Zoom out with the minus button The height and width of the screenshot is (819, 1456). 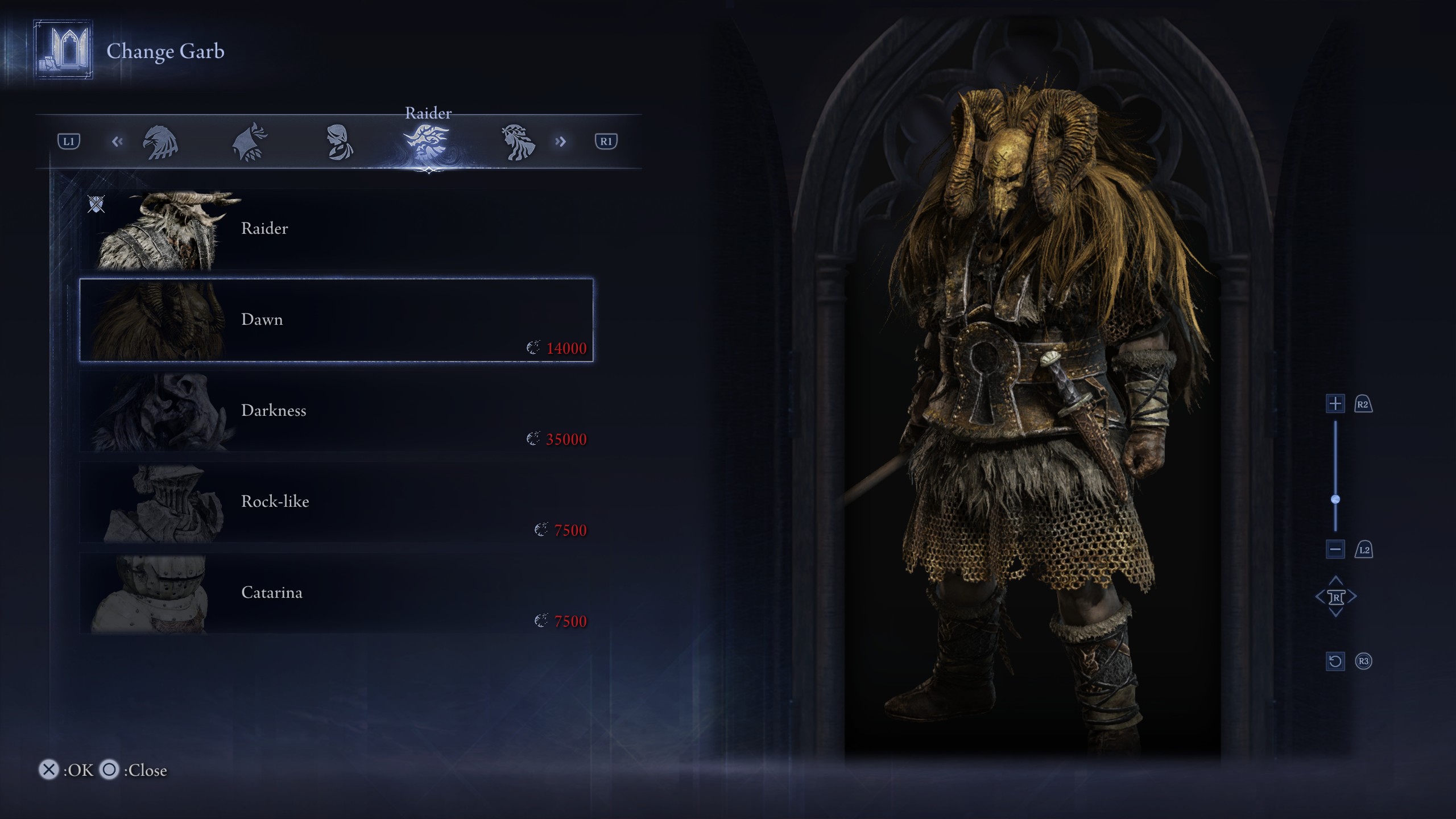(1335, 549)
